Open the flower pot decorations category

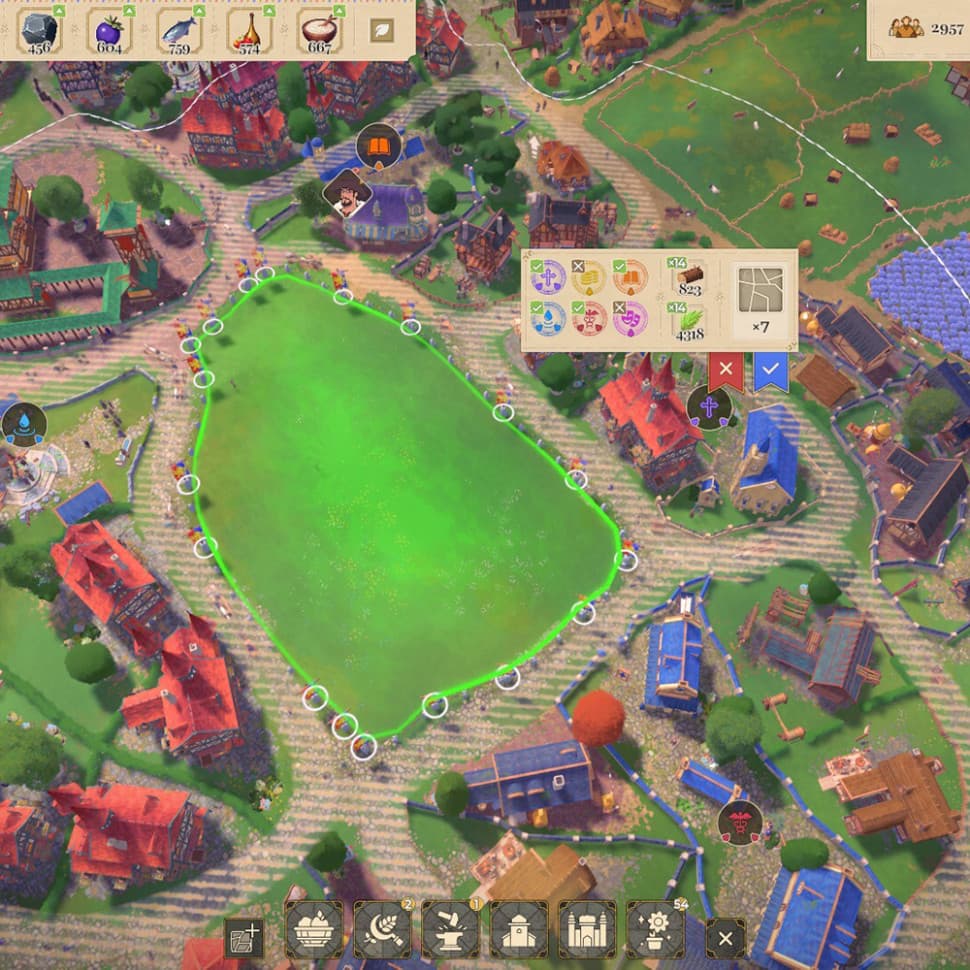point(655,929)
